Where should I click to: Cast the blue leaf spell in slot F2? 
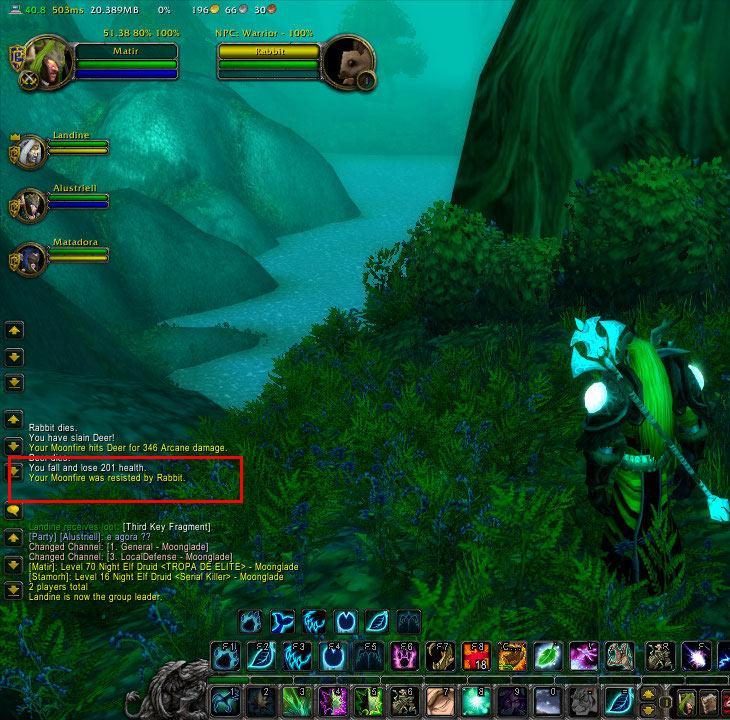tap(263, 656)
